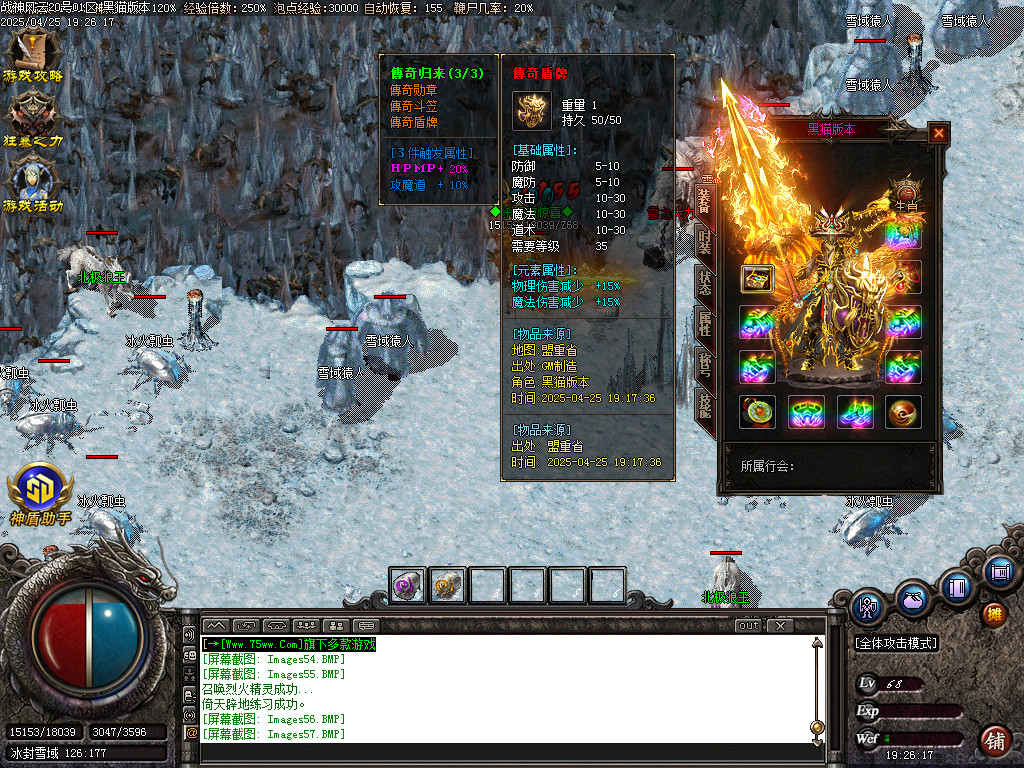Use the purple scroll in the hotbar
Screen dimensions: 1024x768
tap(408, 585)
